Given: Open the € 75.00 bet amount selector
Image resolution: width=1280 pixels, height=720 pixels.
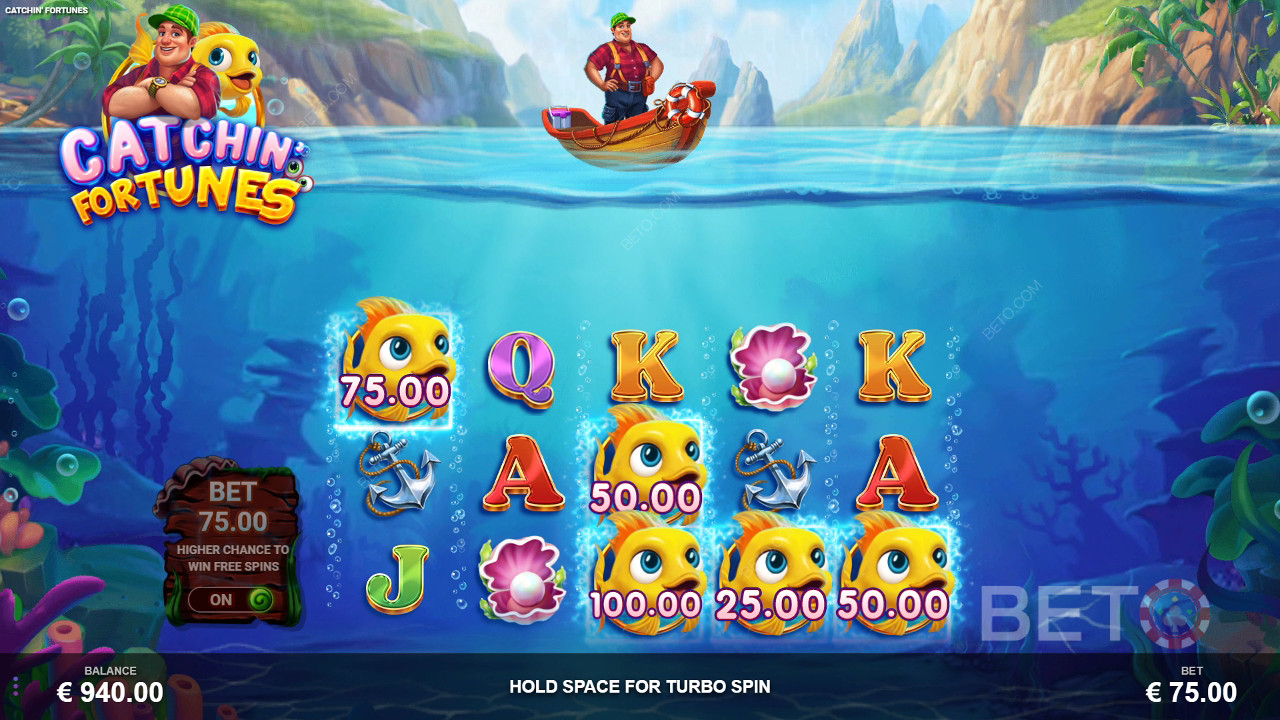Looking at the screenshot, I should click(x=1191, y=691).
